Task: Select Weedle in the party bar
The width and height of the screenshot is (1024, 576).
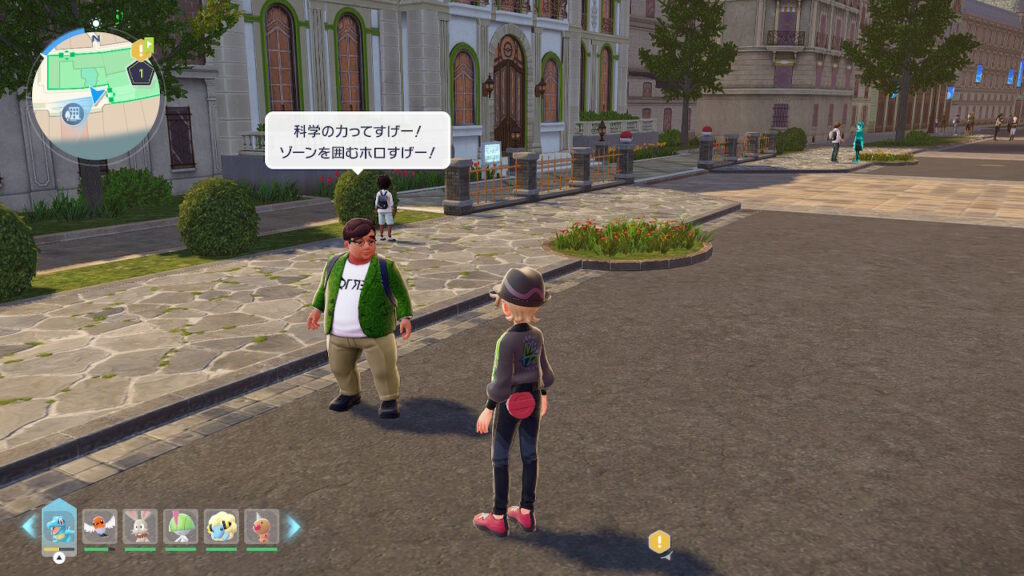Action: point(261,526)
